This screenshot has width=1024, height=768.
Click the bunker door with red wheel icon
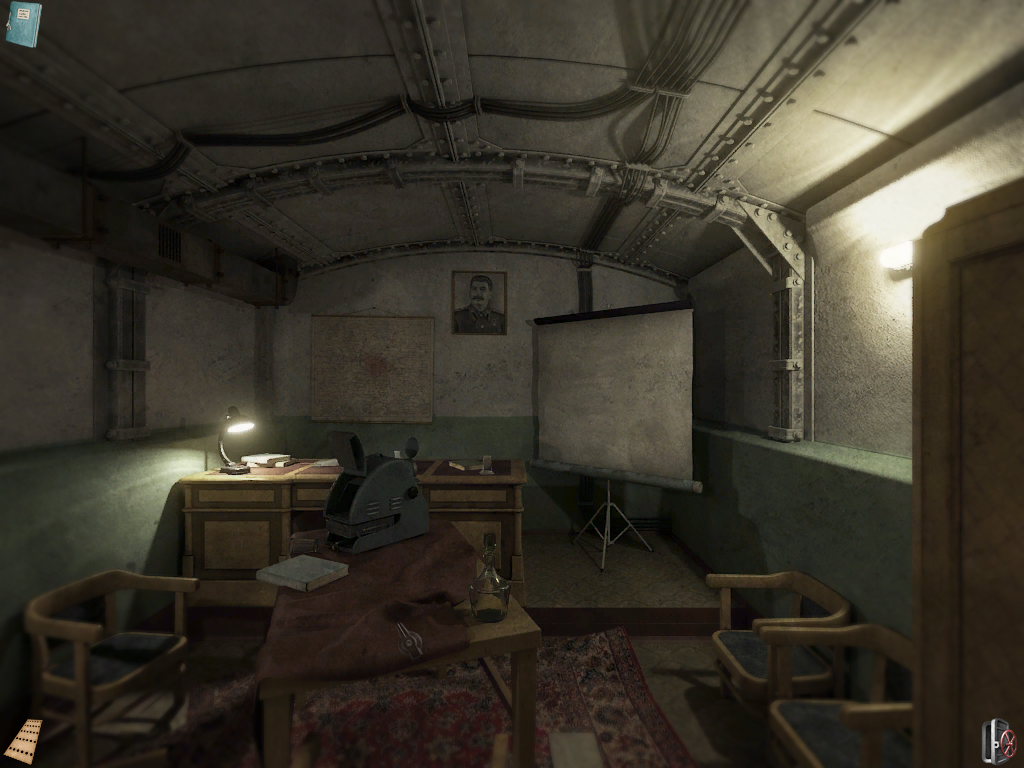(998, 741)
